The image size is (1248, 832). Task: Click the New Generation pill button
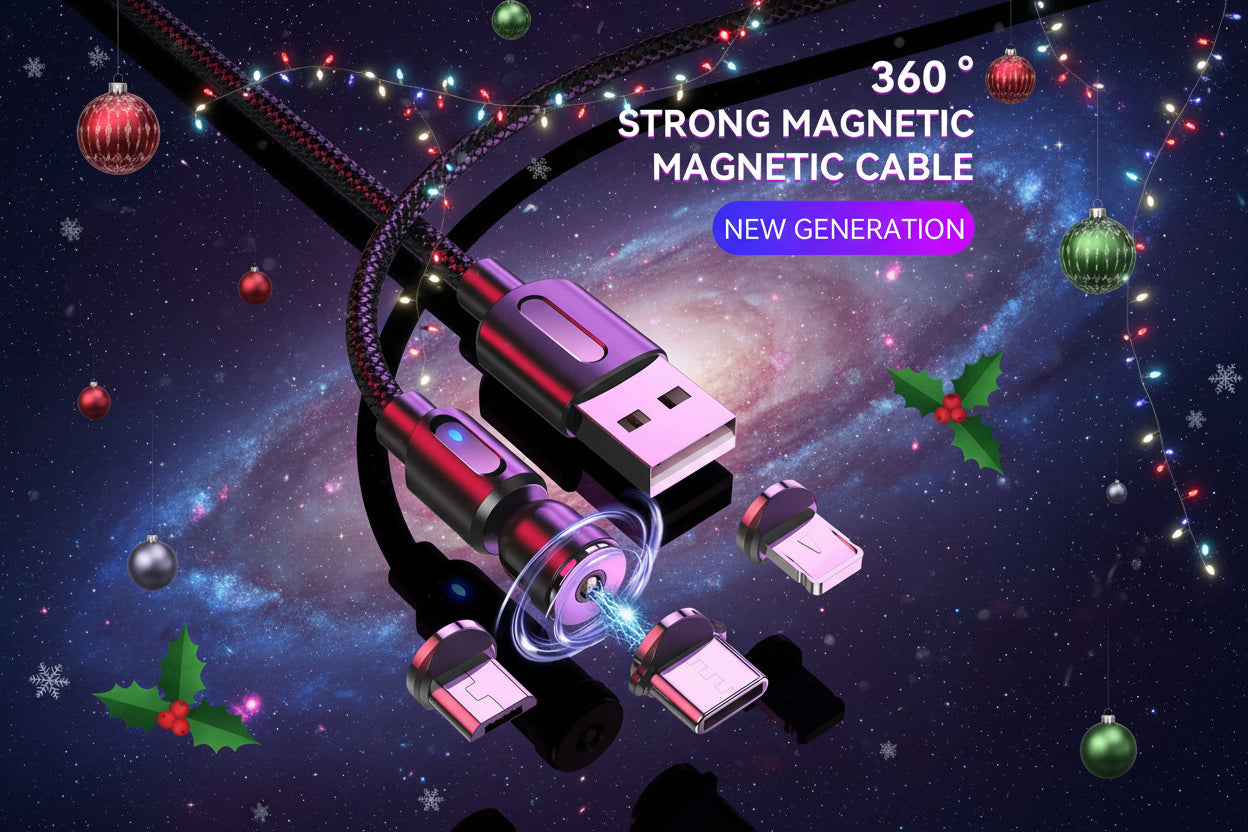pyautogui.click(x=843, y=229)
